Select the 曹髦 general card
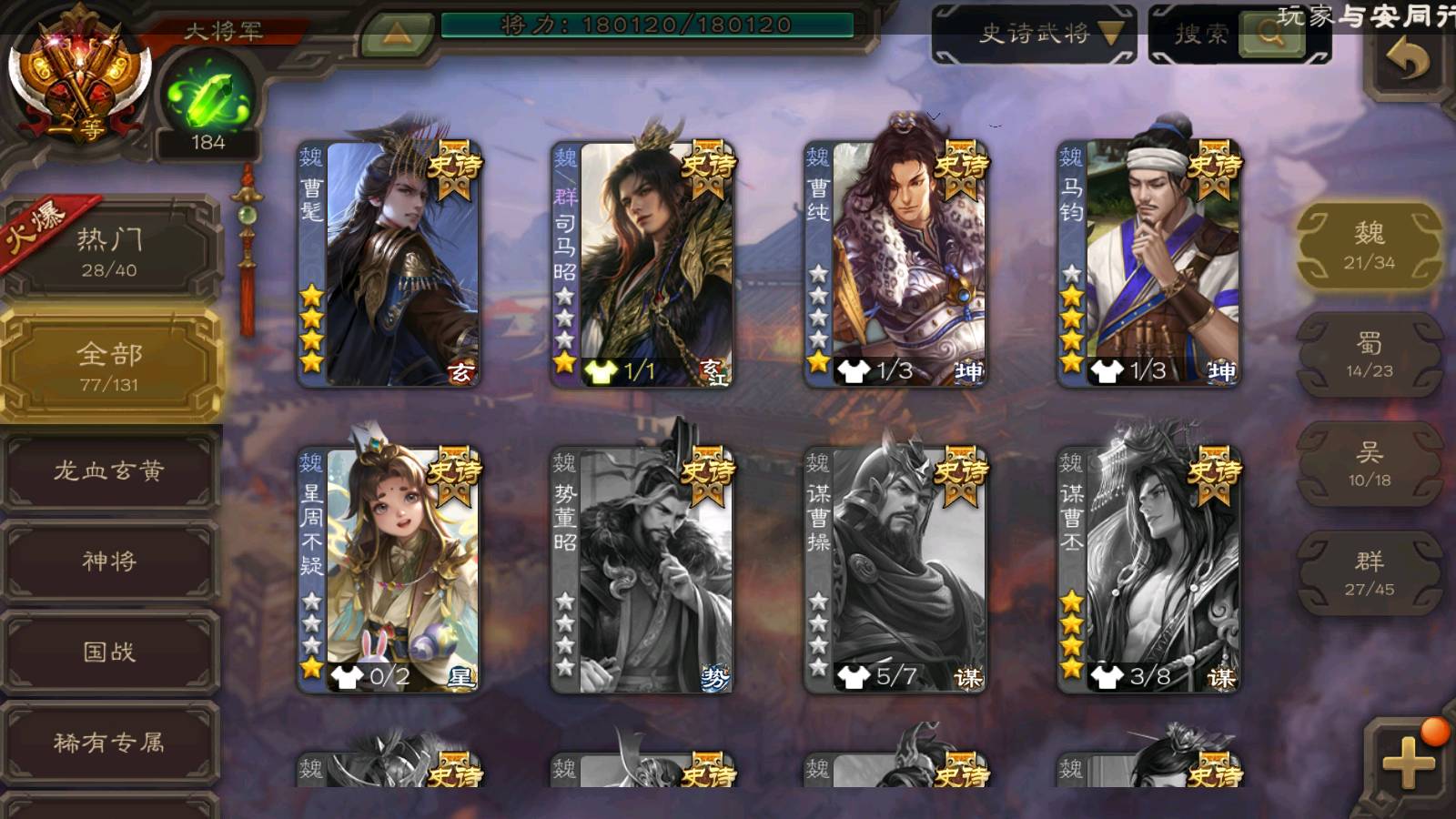This screenshot has width=1456, height=819. 389,264
